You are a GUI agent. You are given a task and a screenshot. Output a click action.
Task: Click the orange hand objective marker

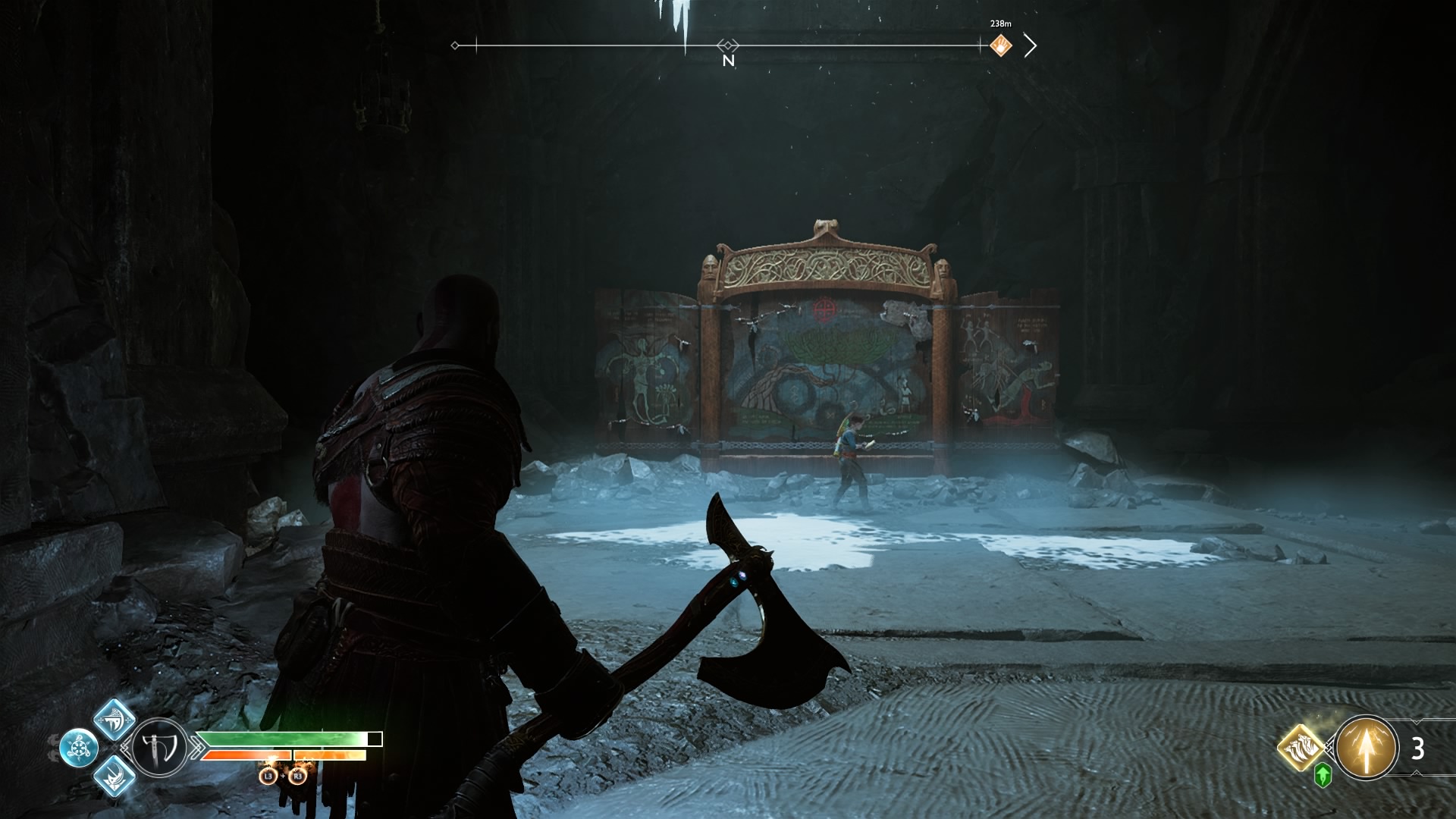[x=1003, y=45]
